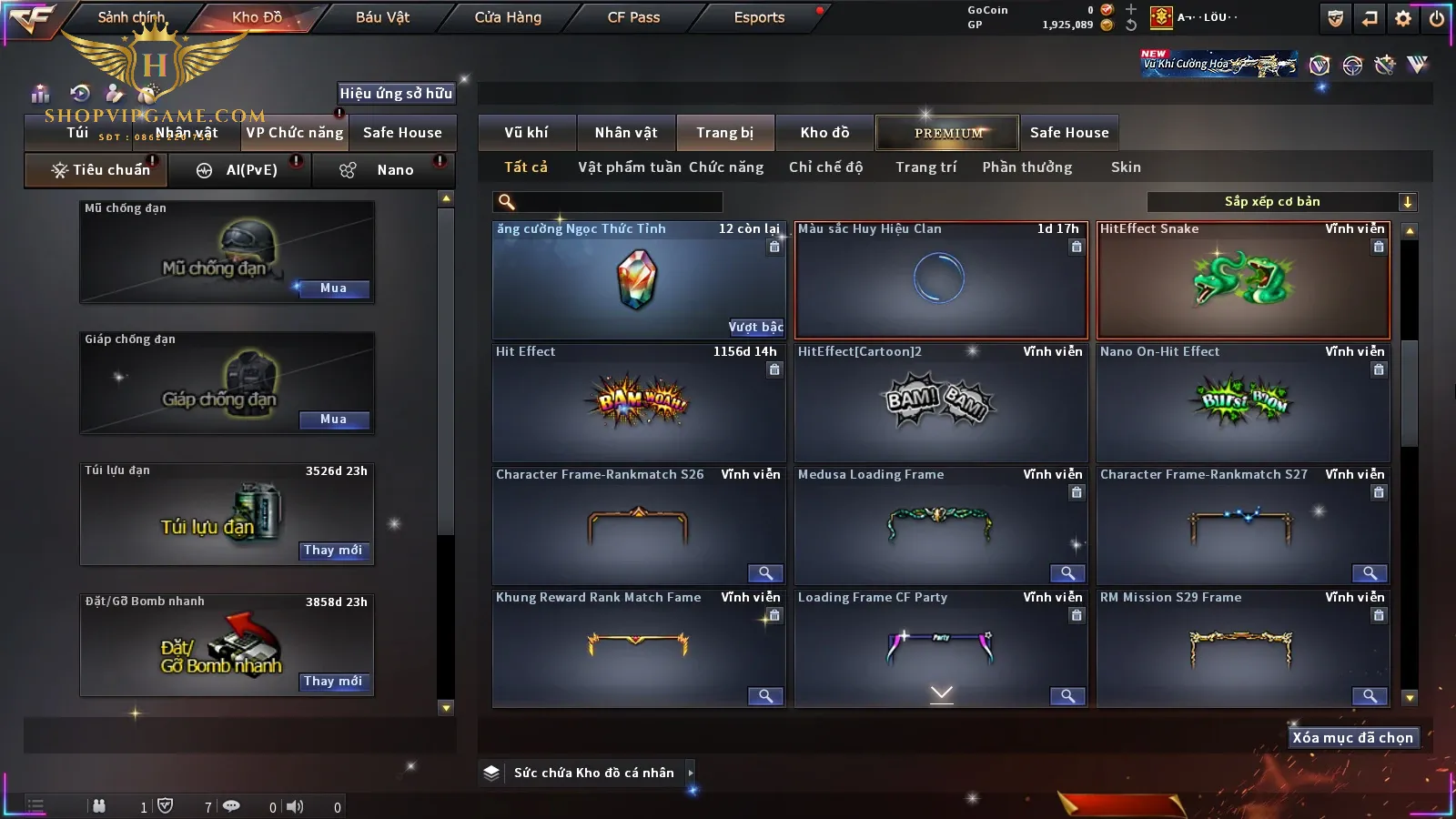
Task: Switch to the AI(PvE) loadout tab
Action: [x=240, y=170]
